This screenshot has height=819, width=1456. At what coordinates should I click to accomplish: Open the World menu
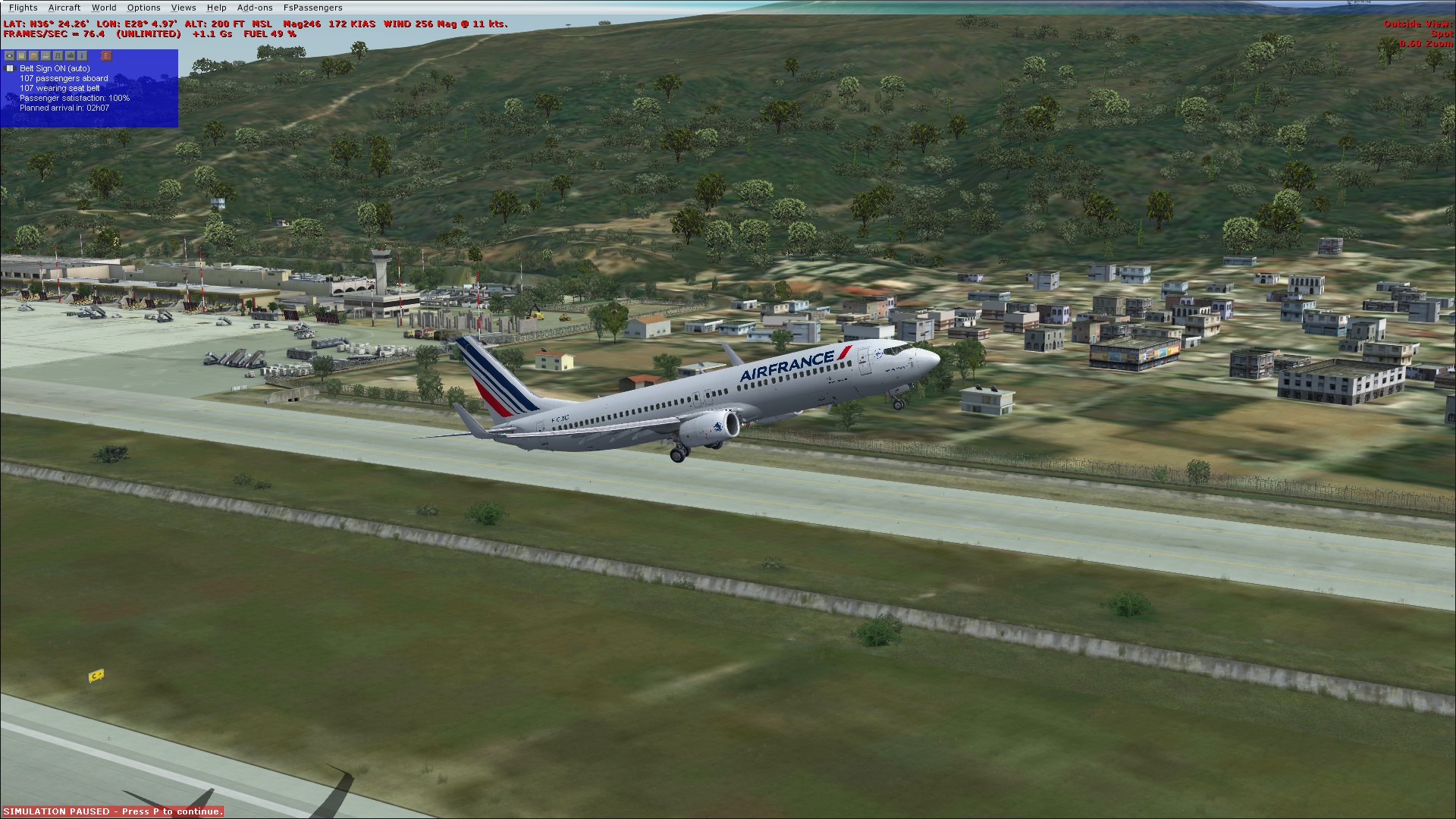[104, 8]
